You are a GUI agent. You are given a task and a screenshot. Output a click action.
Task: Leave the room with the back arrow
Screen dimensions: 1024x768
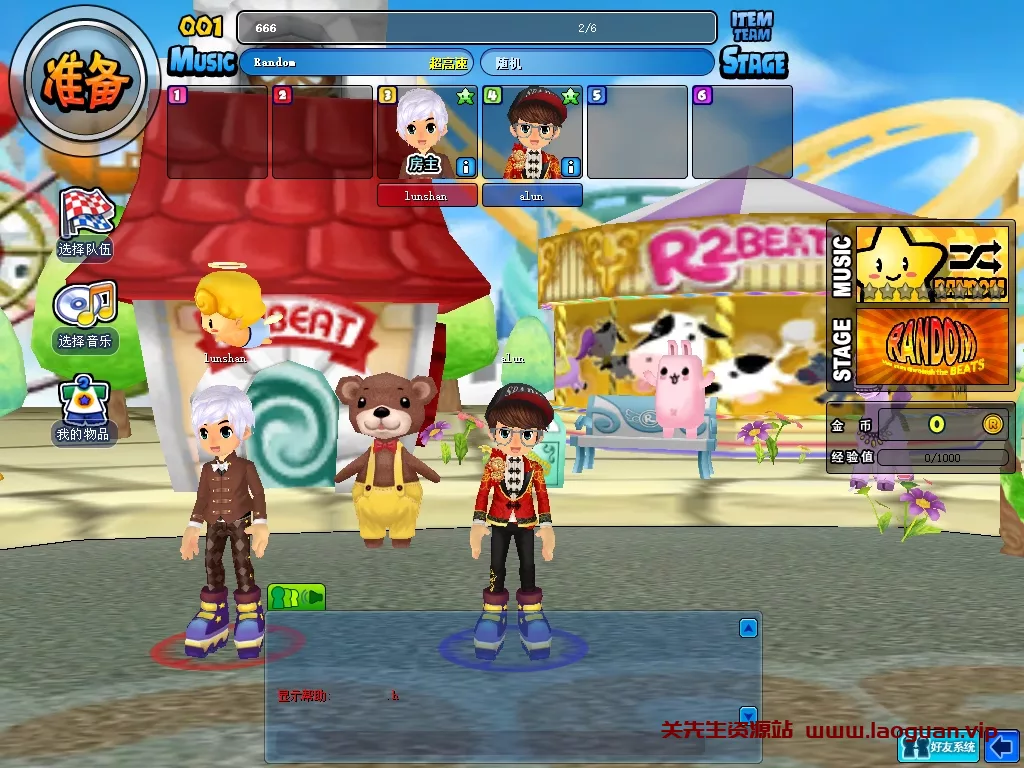point(1001,746)
